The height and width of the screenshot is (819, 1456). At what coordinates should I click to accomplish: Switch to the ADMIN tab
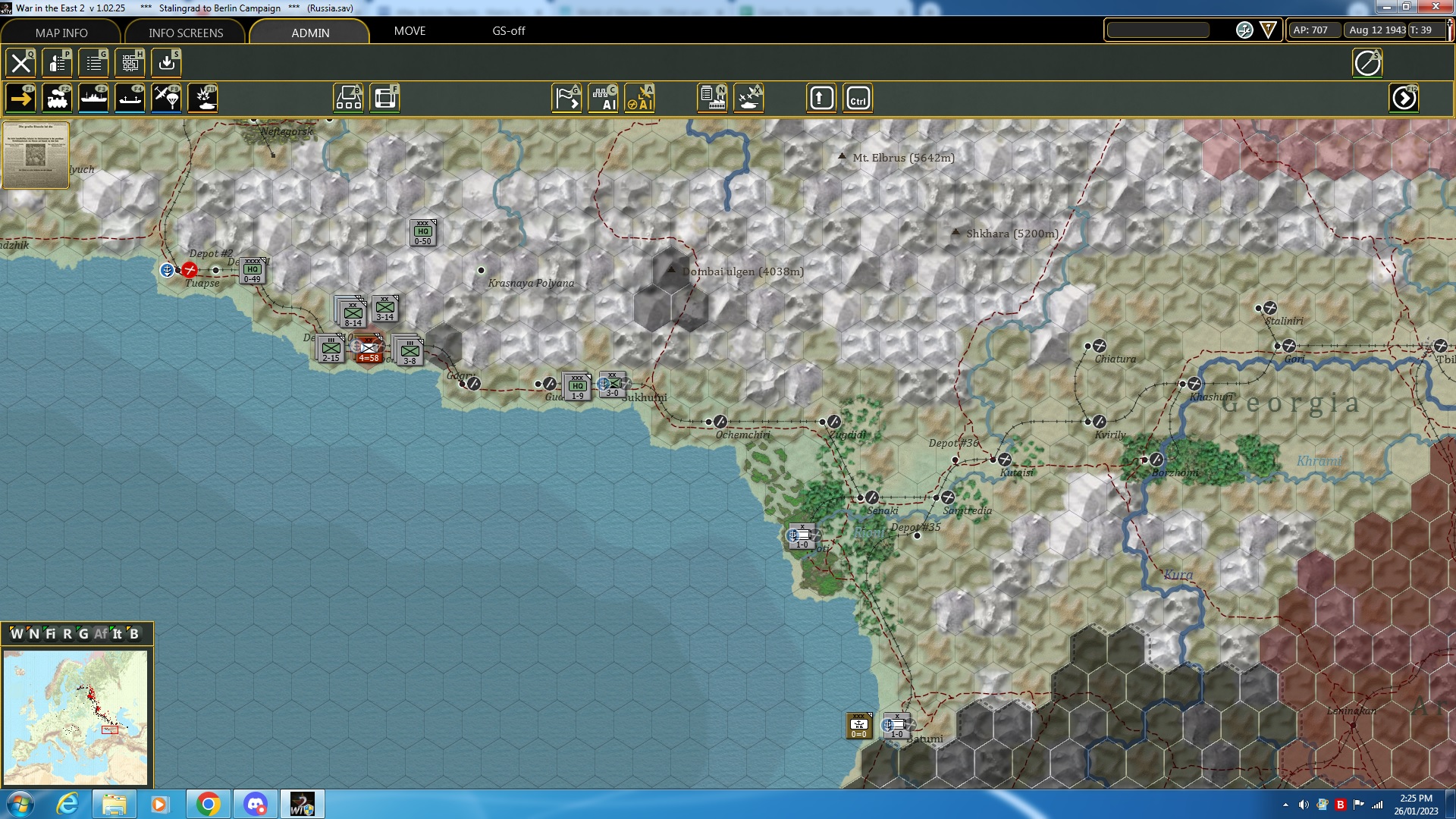[x=310, y=33]
